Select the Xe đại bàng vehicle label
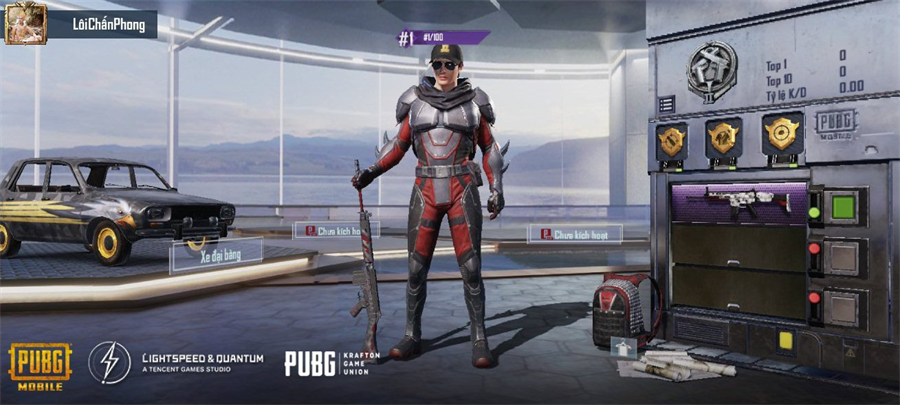 coord(215,255)
